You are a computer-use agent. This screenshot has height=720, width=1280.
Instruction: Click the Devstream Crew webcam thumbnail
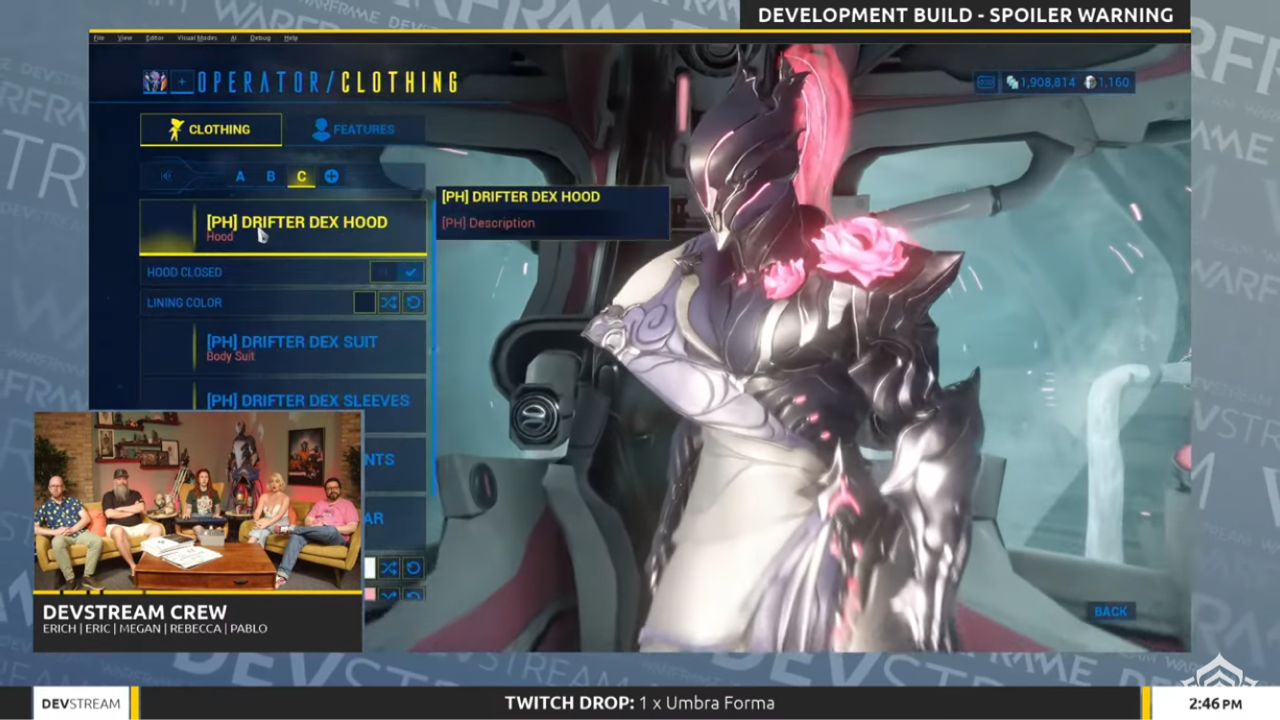pos(197,498)
